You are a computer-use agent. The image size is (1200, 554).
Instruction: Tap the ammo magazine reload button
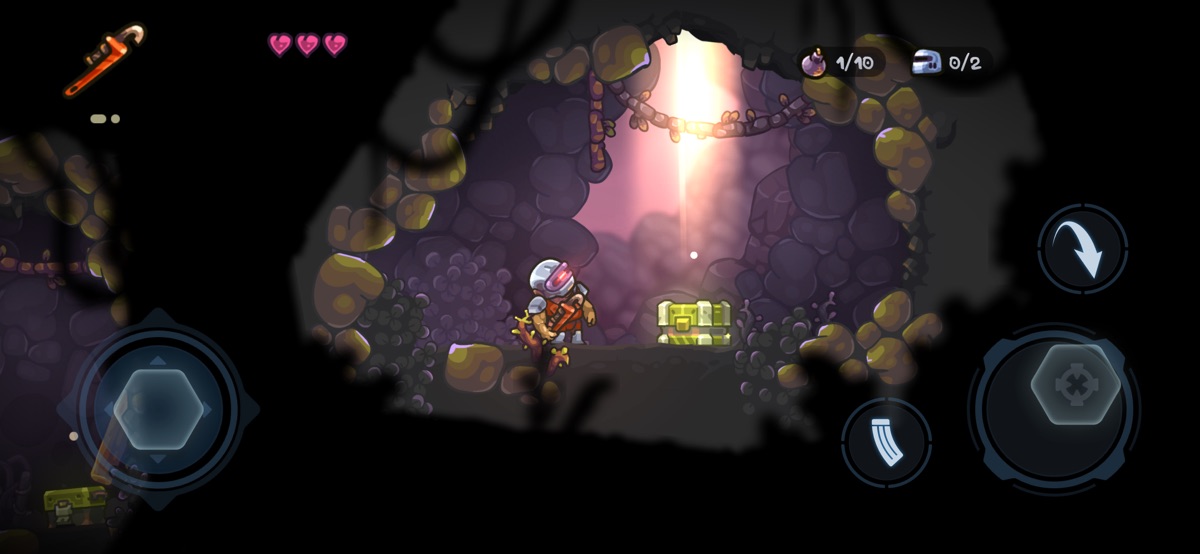[x=886, y=443]
